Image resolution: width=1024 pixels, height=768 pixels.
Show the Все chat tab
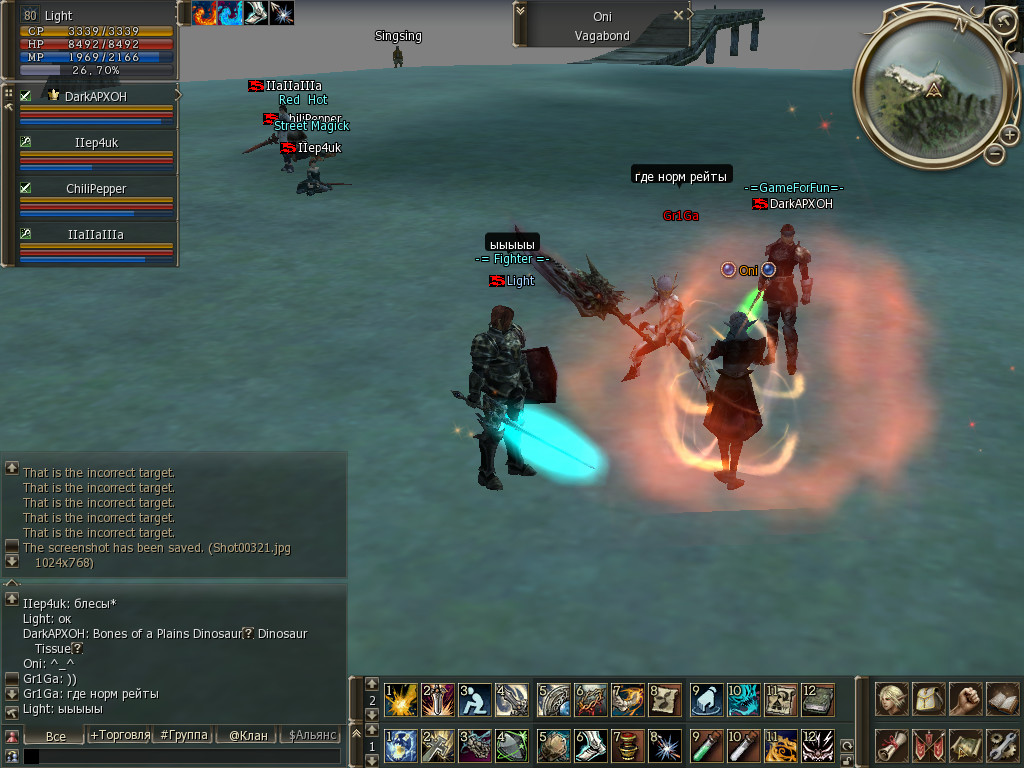(x=56, y=736)
